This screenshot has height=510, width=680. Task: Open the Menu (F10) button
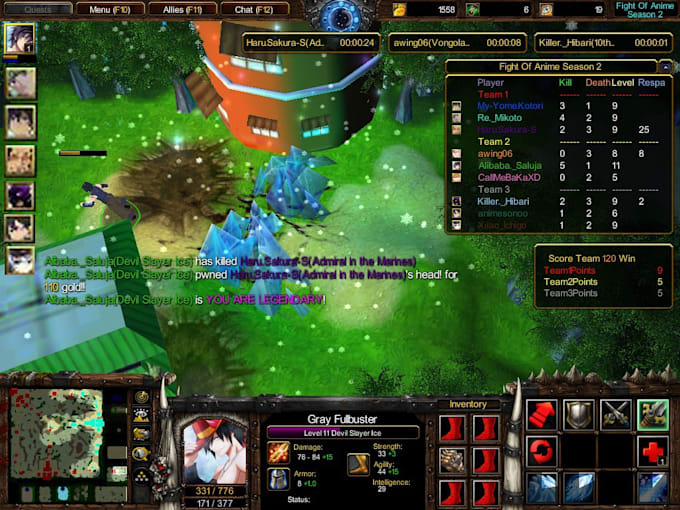point(112,9)
